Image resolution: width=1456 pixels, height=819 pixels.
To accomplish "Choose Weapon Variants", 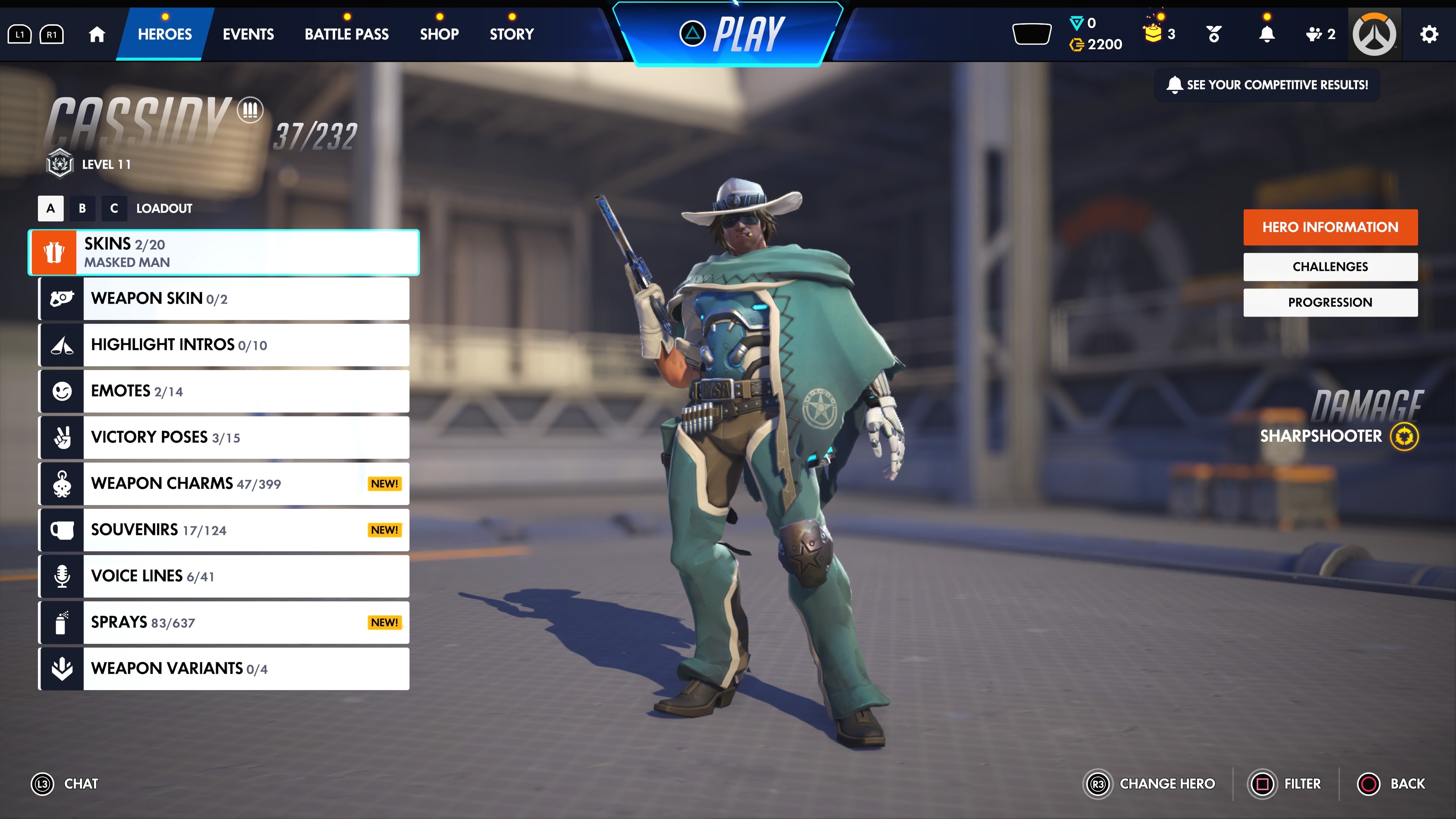I will coord(224,668).
